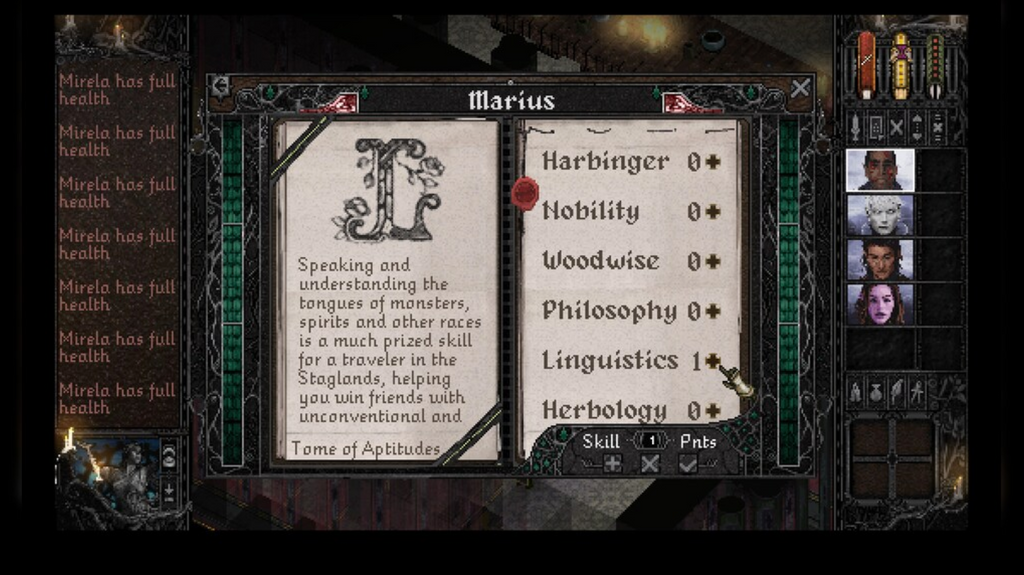Close the Marius skill book window
Viewport: 1024px width, 575px height.
tap(800, 88)
